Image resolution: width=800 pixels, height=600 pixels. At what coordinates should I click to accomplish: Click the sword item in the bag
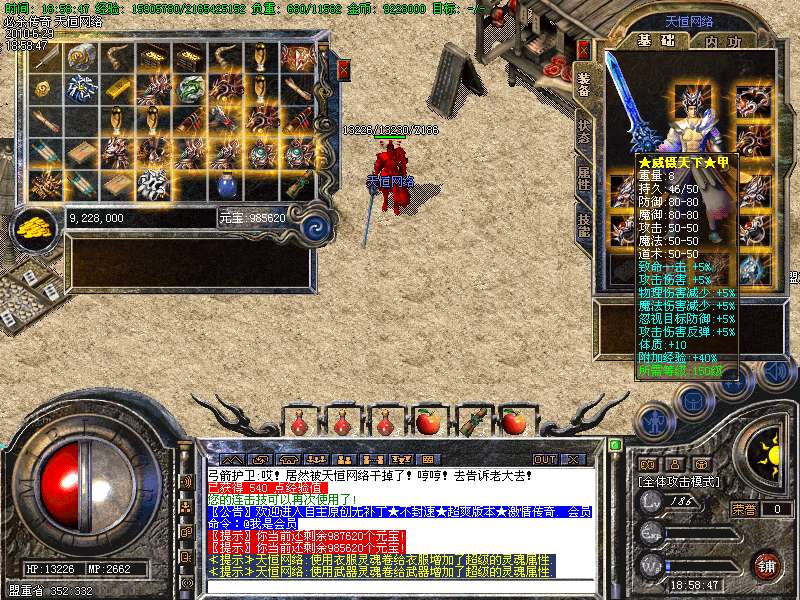[x=45, y=57]
